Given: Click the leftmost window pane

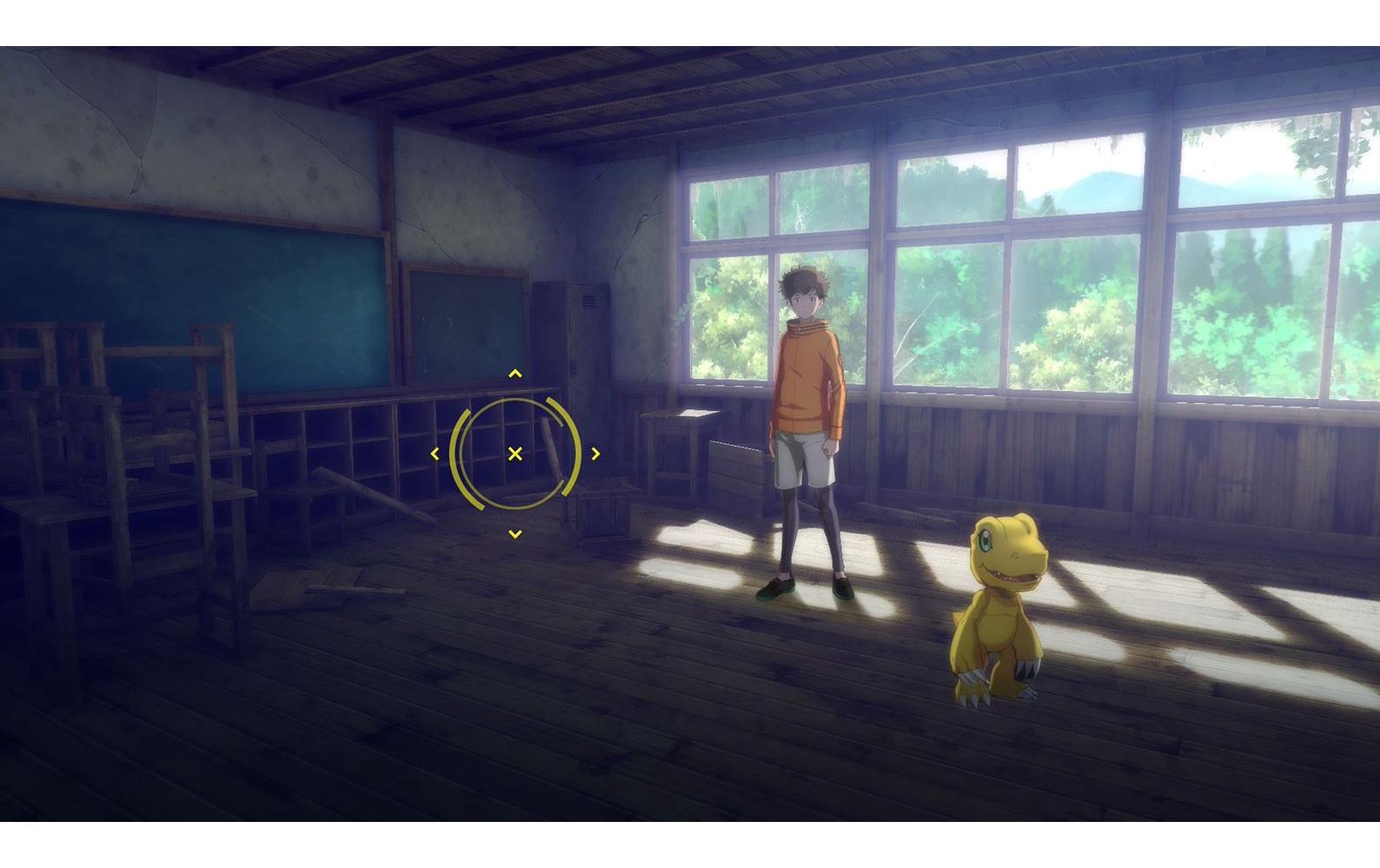Looking at the screenshot, I should point(726,261).
